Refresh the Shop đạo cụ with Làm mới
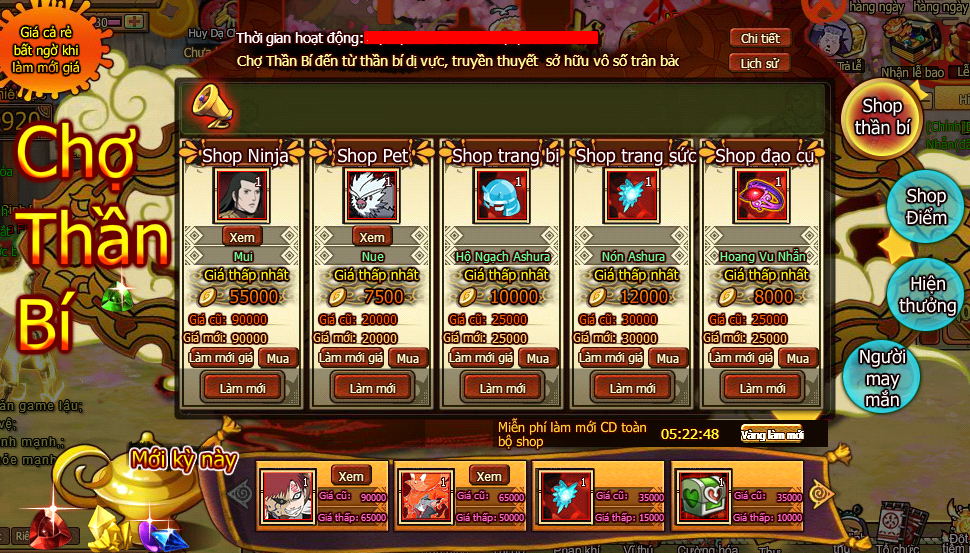Image resolution: width=970 pixels, height=553 pixels. pos(763,388)
